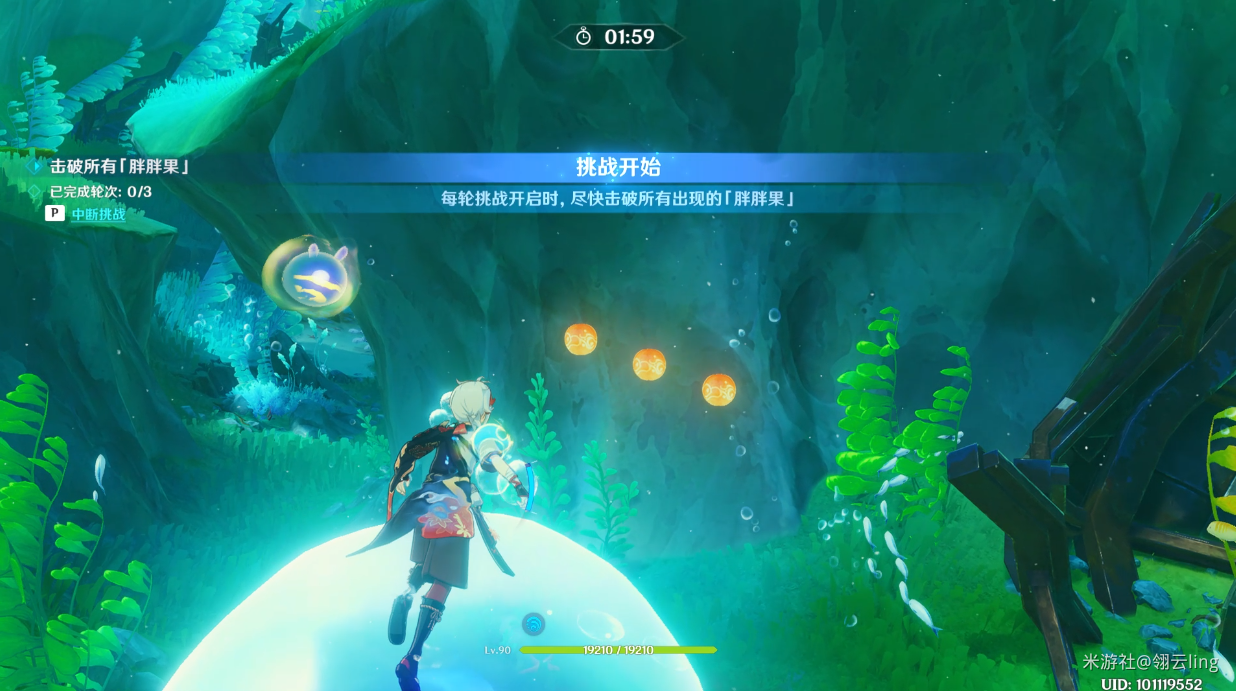Image resolution: width=1236 pixels, height=691 pixels.
Task: Click the 中断挑战 abort challenge label
Action: click(98, 214)
